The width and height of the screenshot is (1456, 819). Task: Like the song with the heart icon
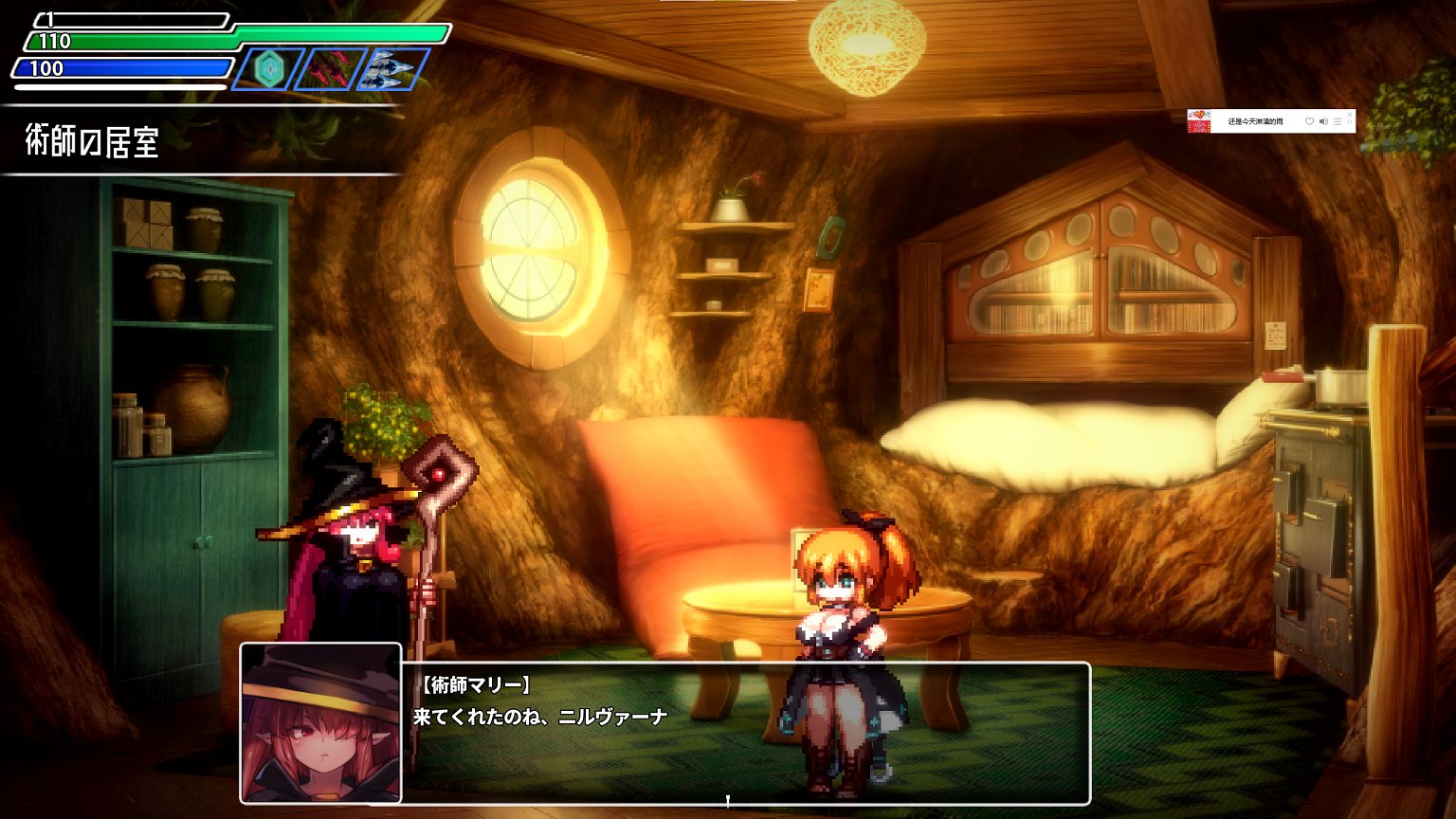[1309, 121]
